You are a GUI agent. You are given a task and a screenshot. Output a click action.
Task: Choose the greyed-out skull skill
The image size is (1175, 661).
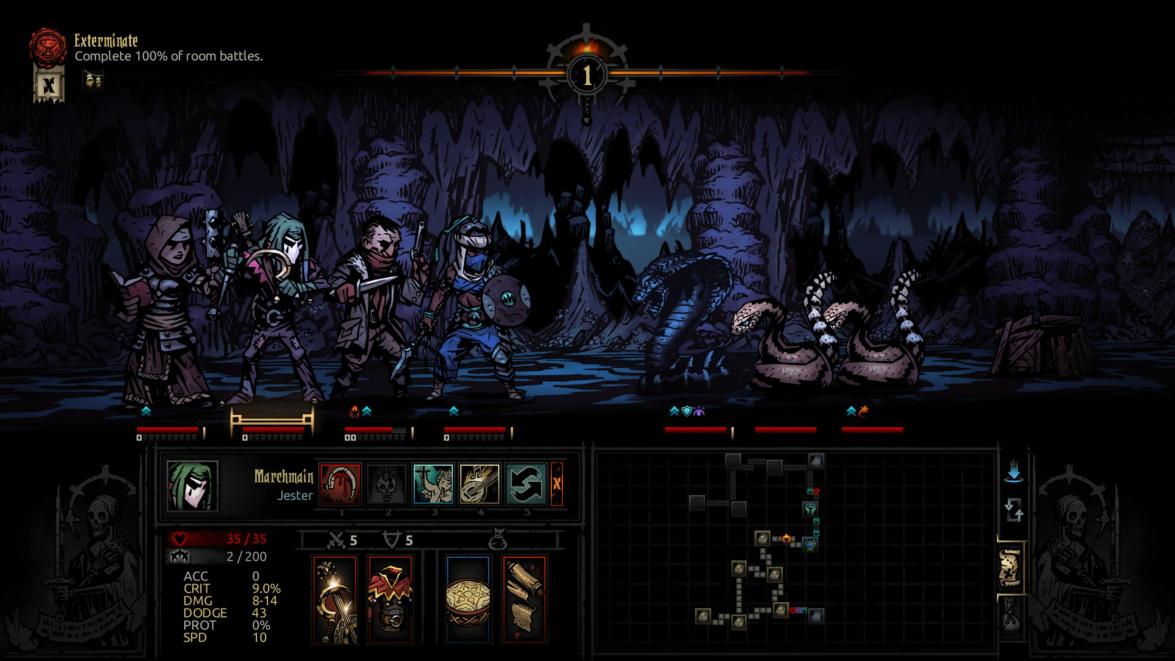coord(386,484)
